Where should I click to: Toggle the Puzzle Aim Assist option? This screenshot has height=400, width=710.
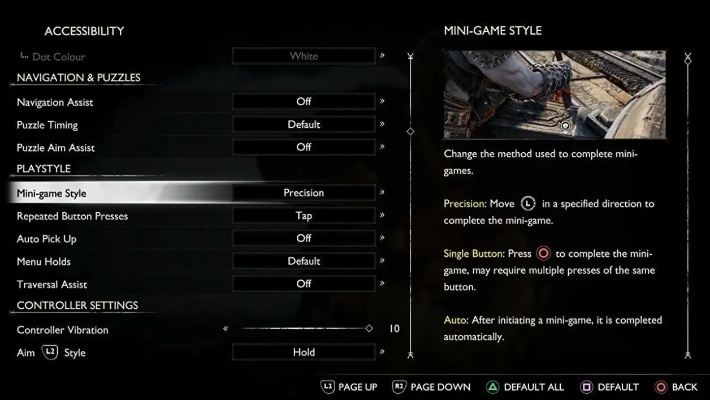(x=303, y=147)
